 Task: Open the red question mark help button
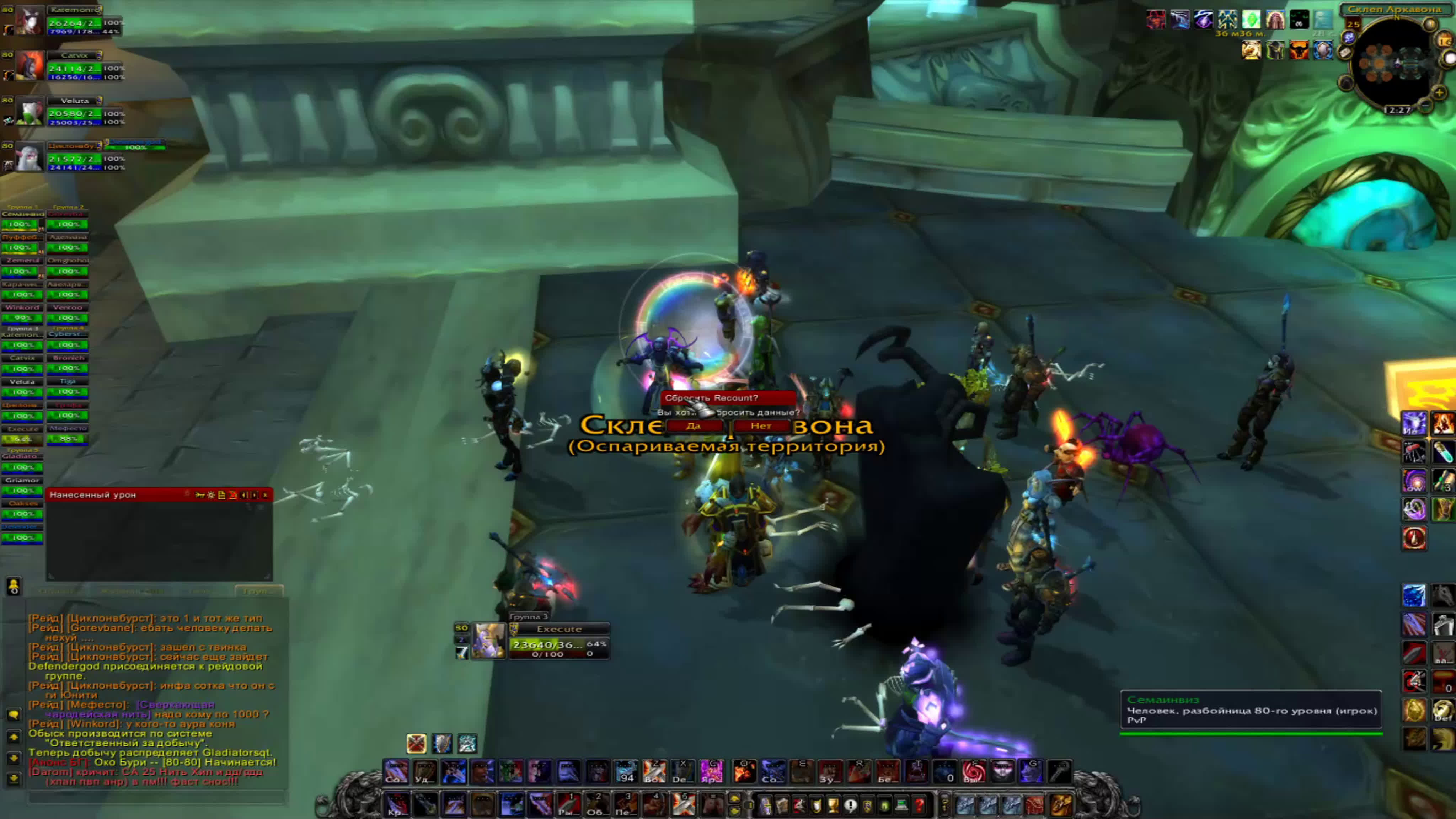tap(919, 804)
